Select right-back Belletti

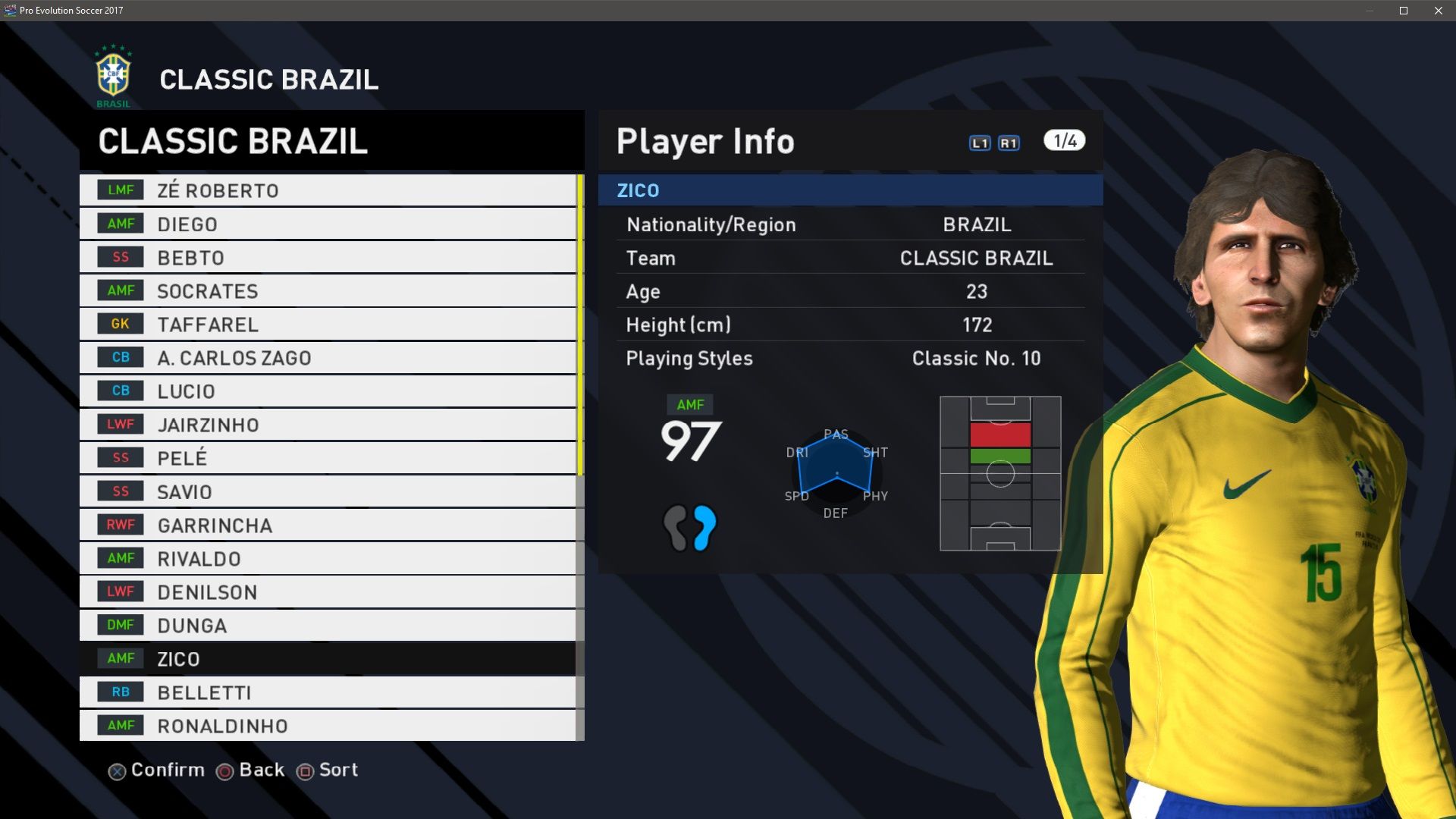(x=328, y=692)
